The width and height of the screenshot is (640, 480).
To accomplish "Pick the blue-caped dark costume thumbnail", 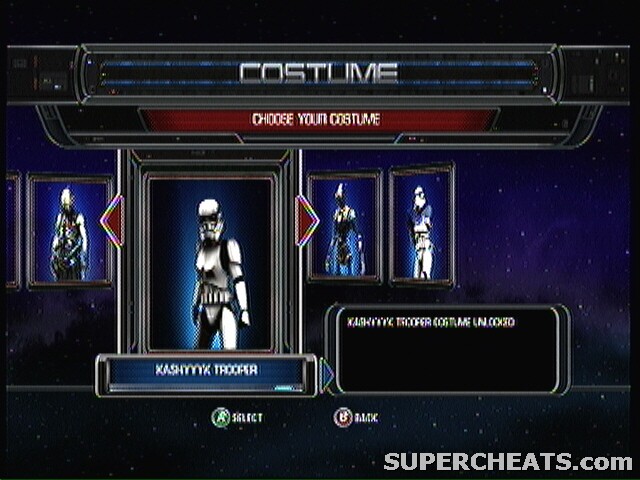I will pyautogui.click(x=344, y=227).
